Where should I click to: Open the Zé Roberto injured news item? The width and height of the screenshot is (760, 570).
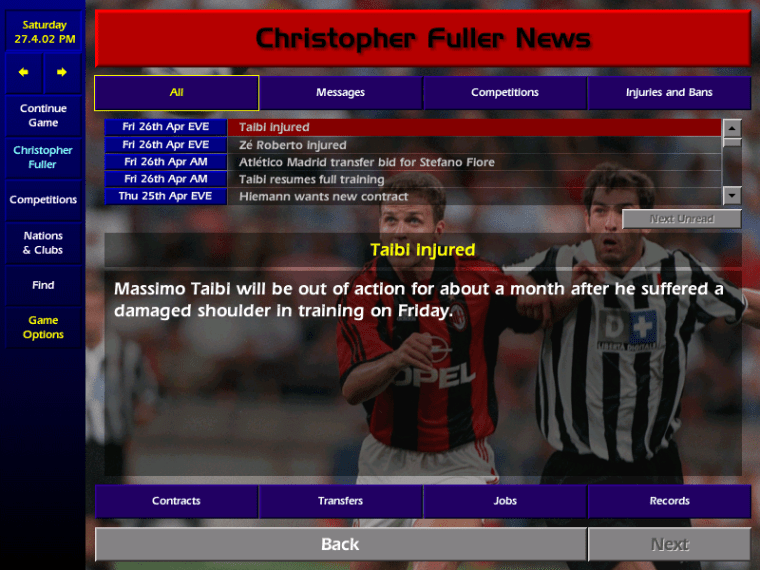pos(474,145)
